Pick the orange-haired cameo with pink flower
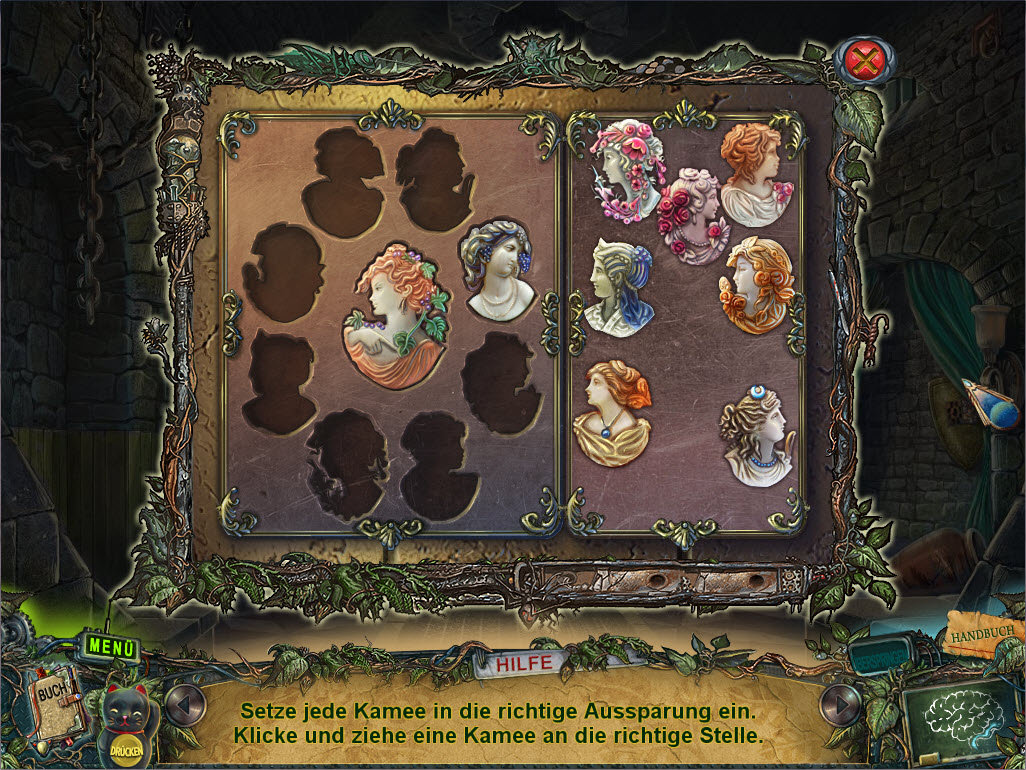Viewport: 1026px width, 770px height. click(755, 174)
